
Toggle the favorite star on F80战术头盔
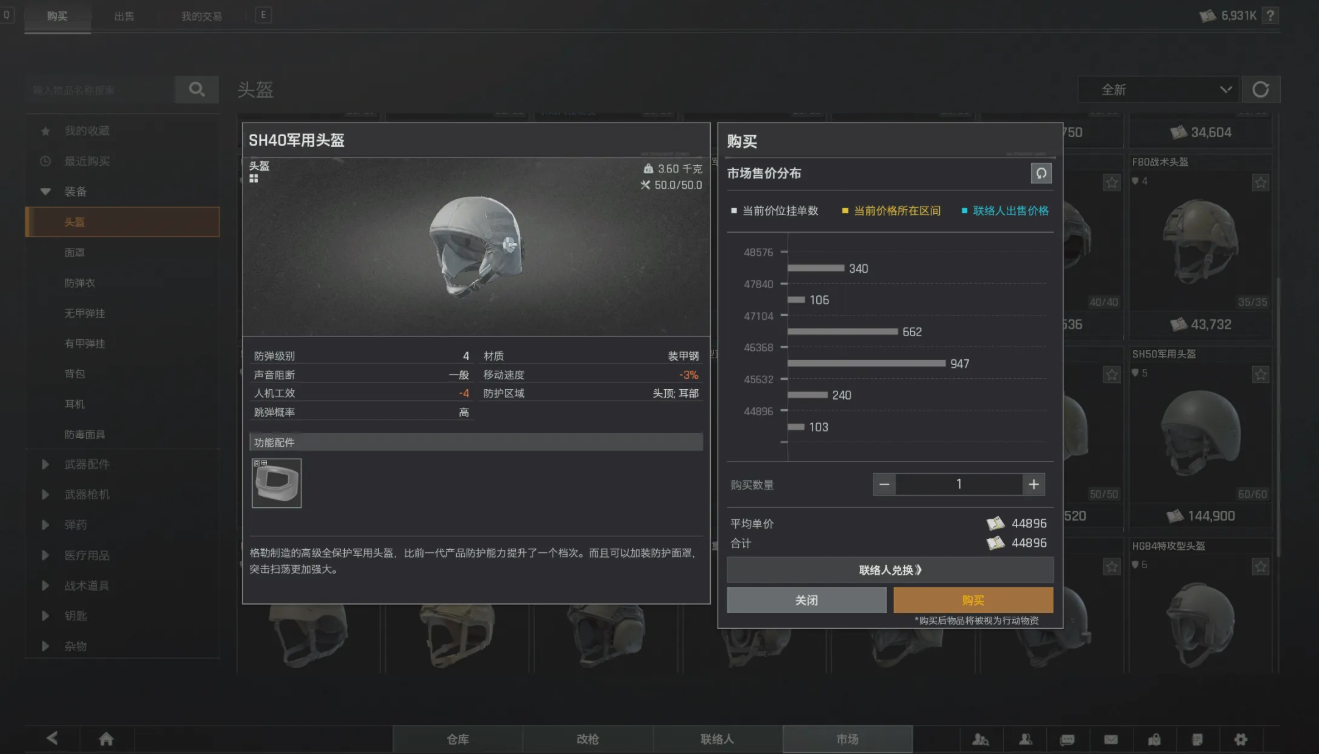pos(1259,183)
